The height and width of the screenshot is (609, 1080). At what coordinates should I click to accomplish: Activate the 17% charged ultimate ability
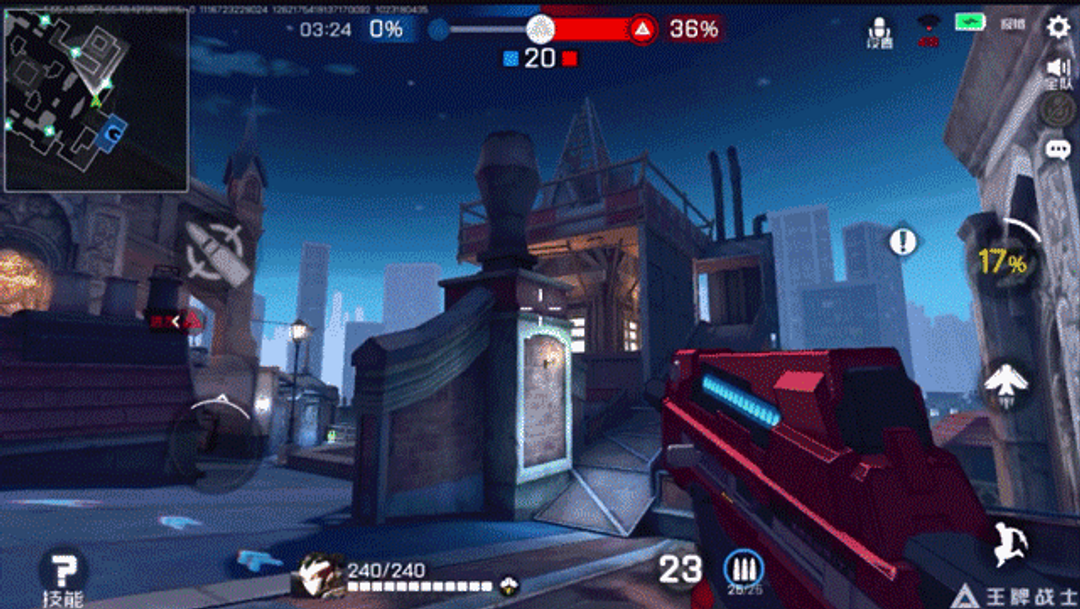pos(1004,263)
